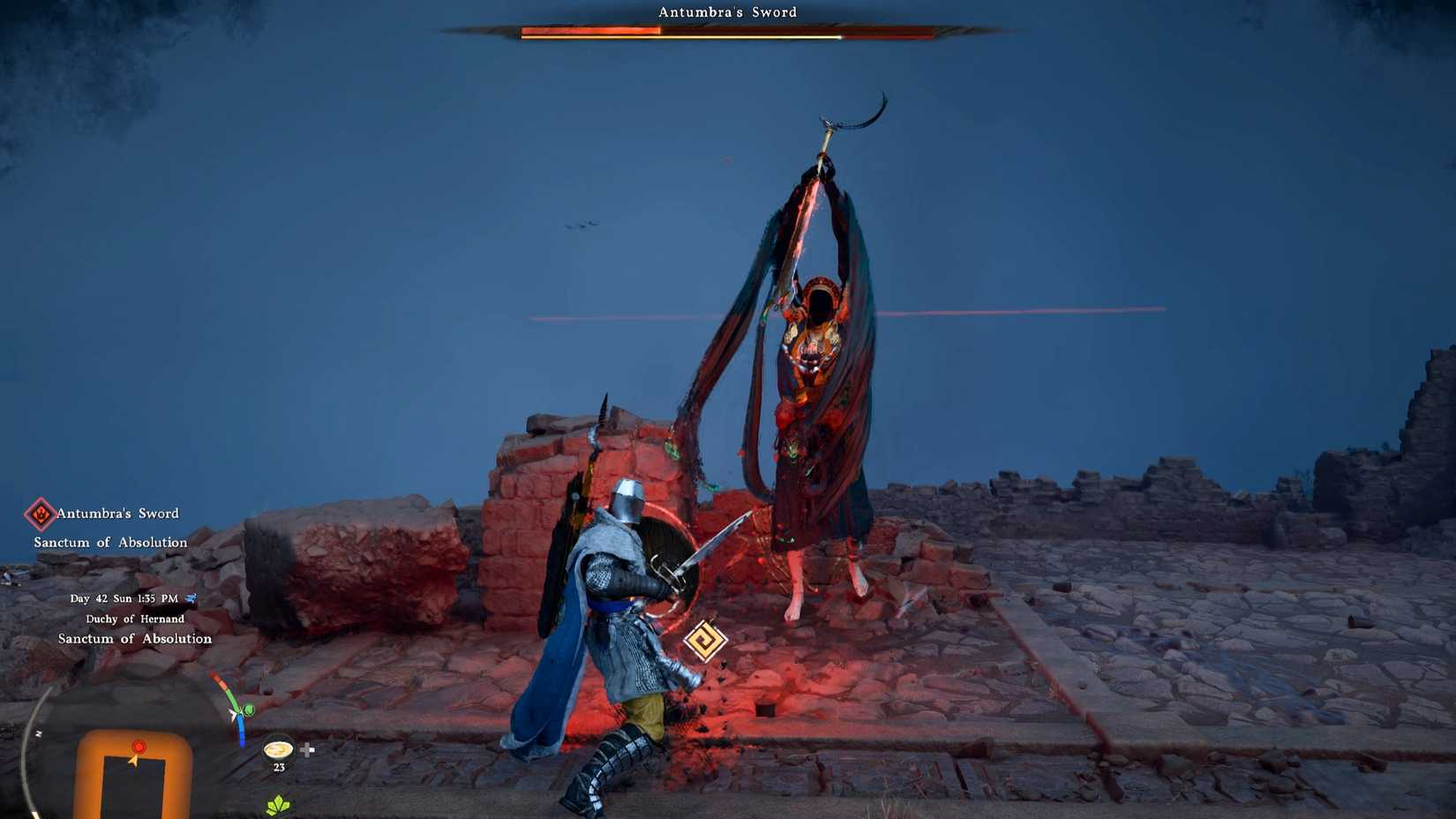Click the soup bowl consumable icon
Screen dimensions: 1456x819
pos(279,750)
